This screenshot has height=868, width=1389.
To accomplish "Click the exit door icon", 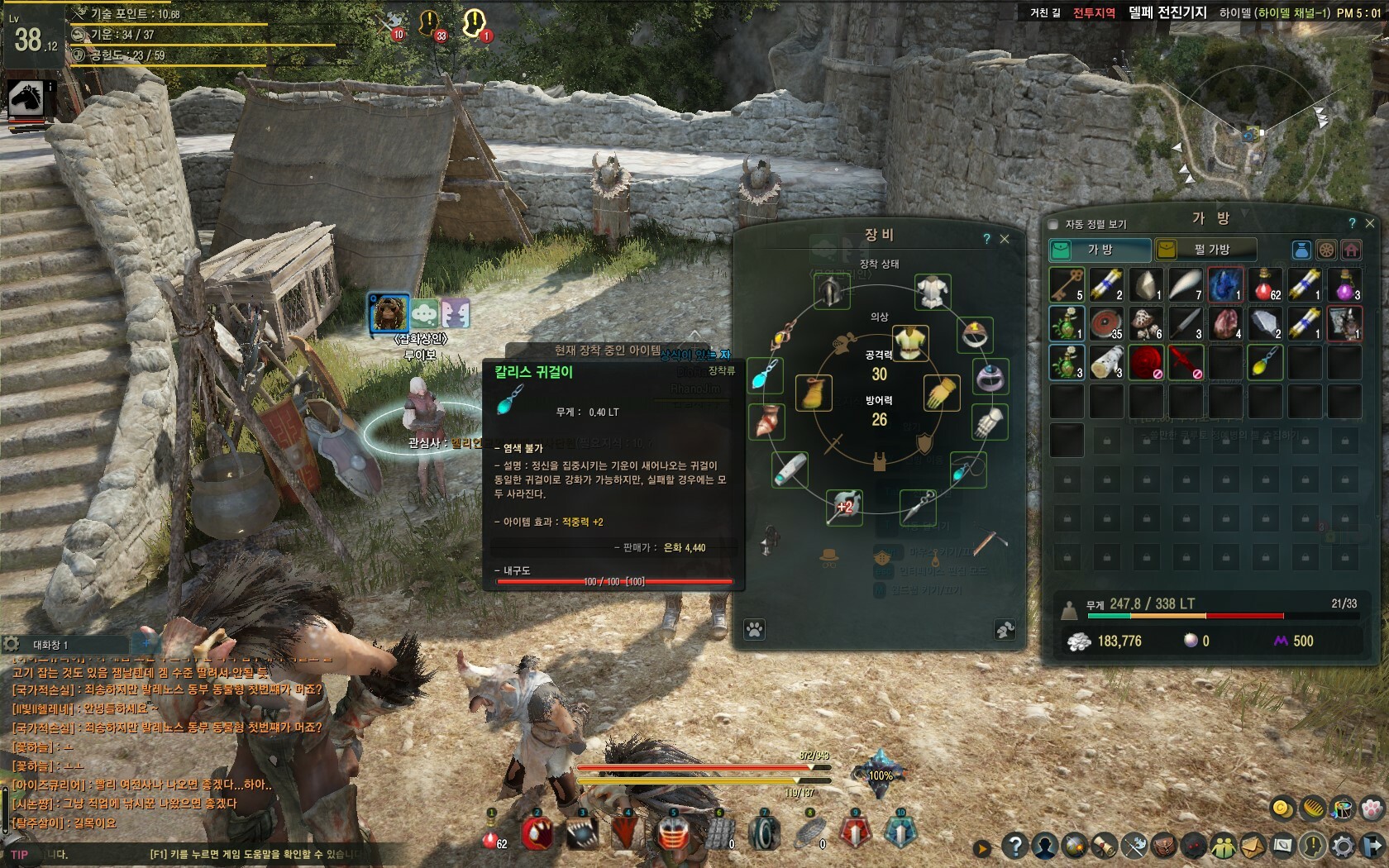I will (1372, 846).
